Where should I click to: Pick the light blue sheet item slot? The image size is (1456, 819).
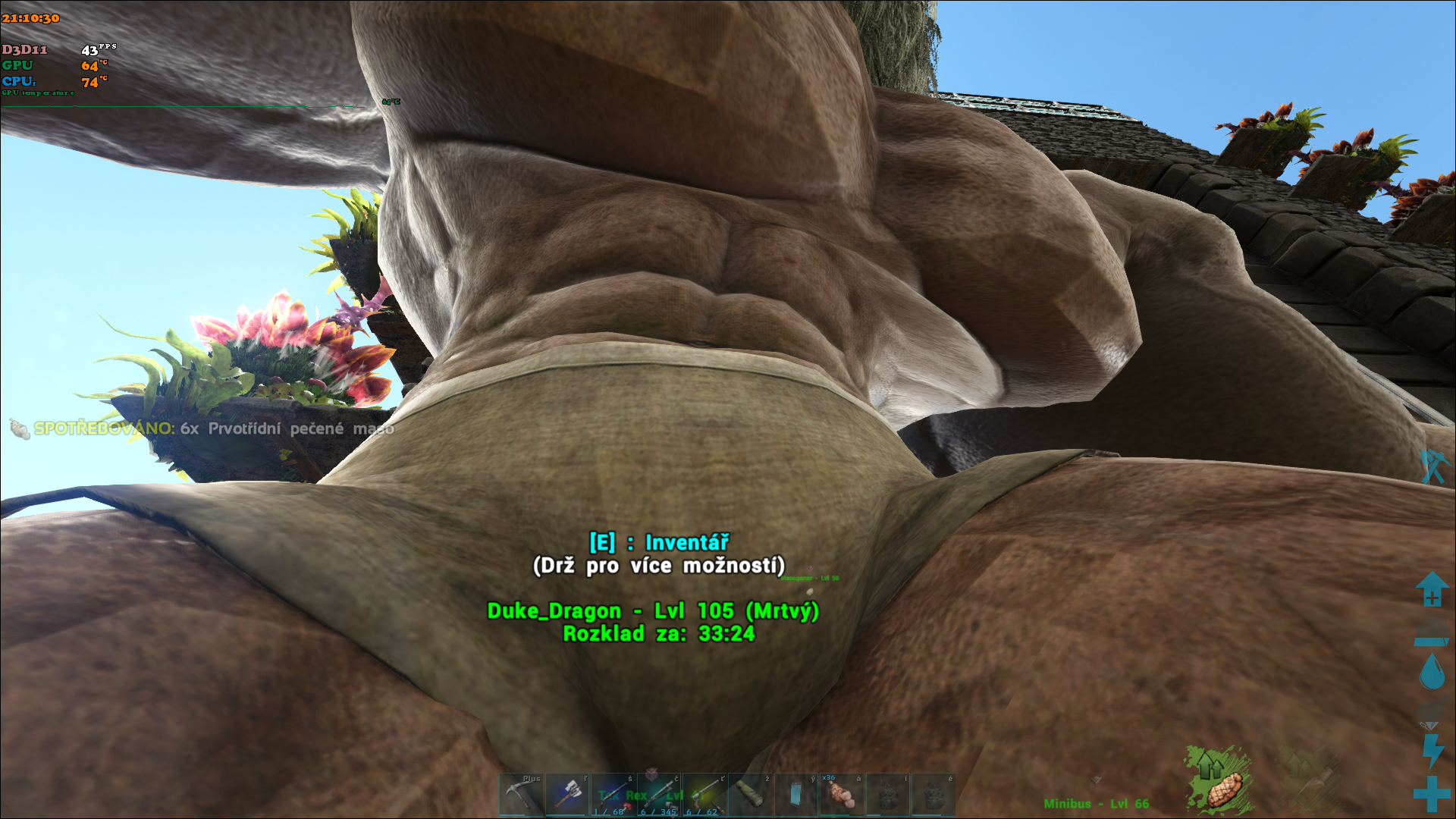795,795
